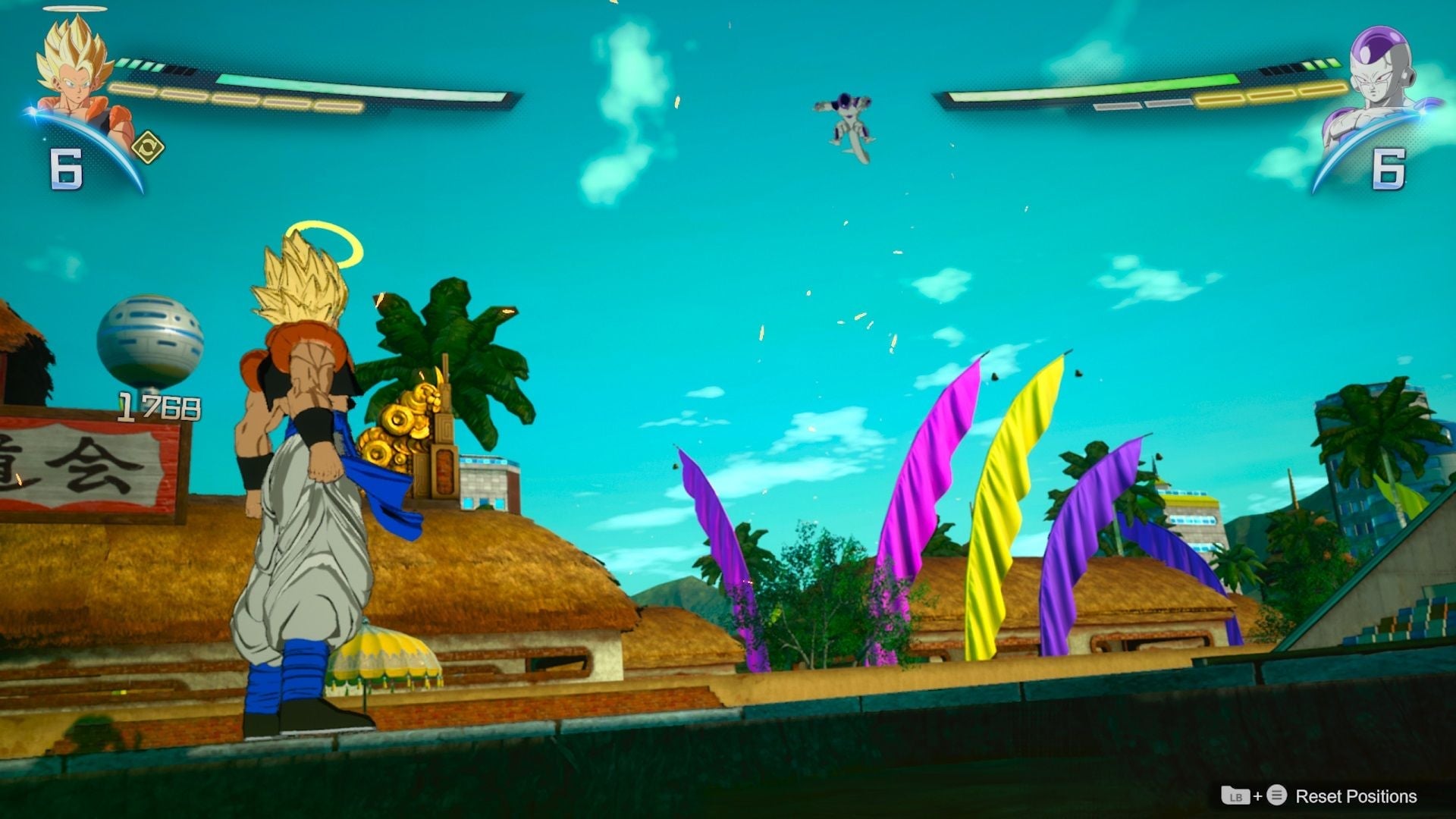Expand Frieza's skill count number 6
Screen dimensions: 1456x819
[1388, 168]
